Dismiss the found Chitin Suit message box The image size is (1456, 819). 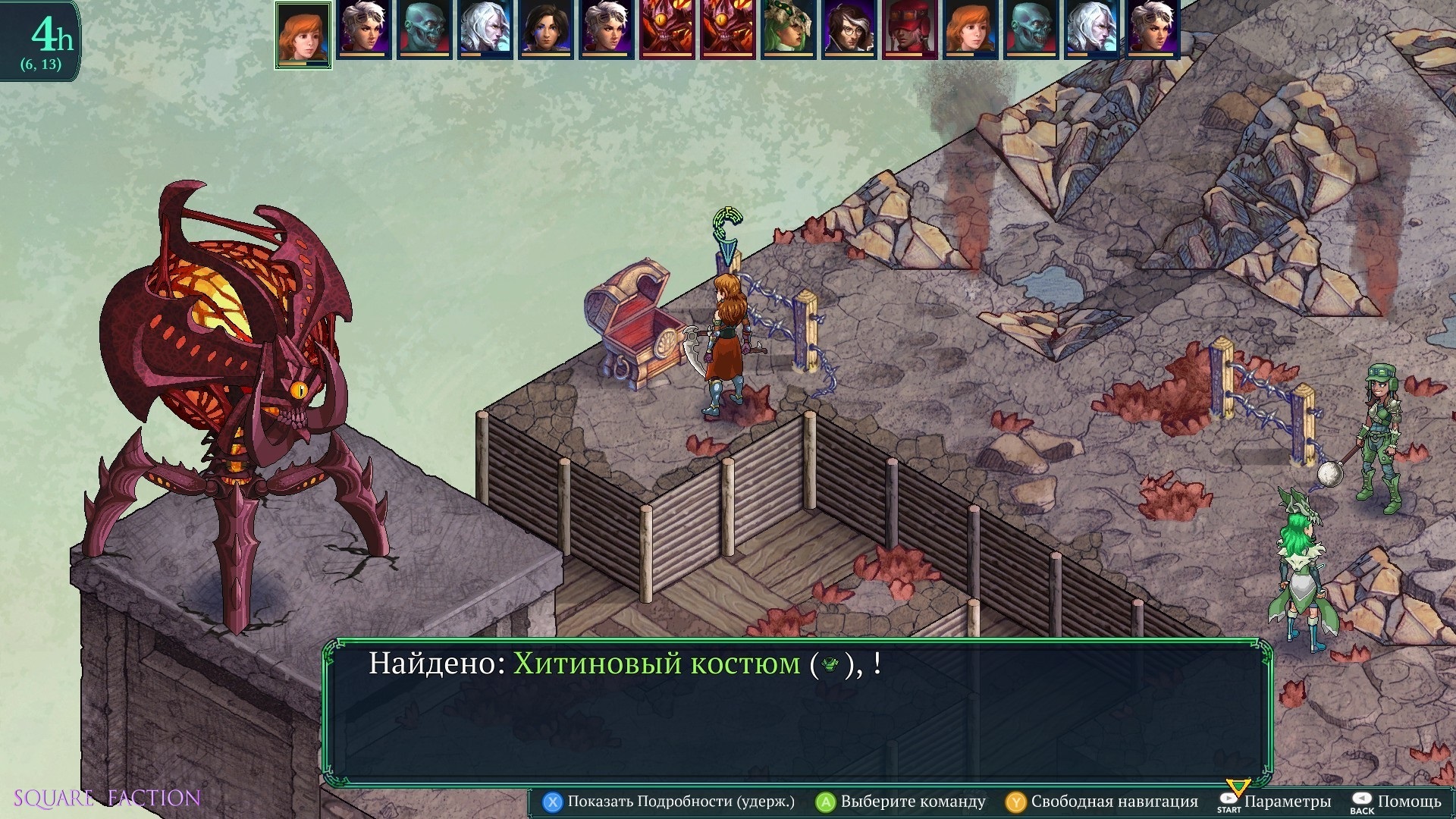pos(798,713)
